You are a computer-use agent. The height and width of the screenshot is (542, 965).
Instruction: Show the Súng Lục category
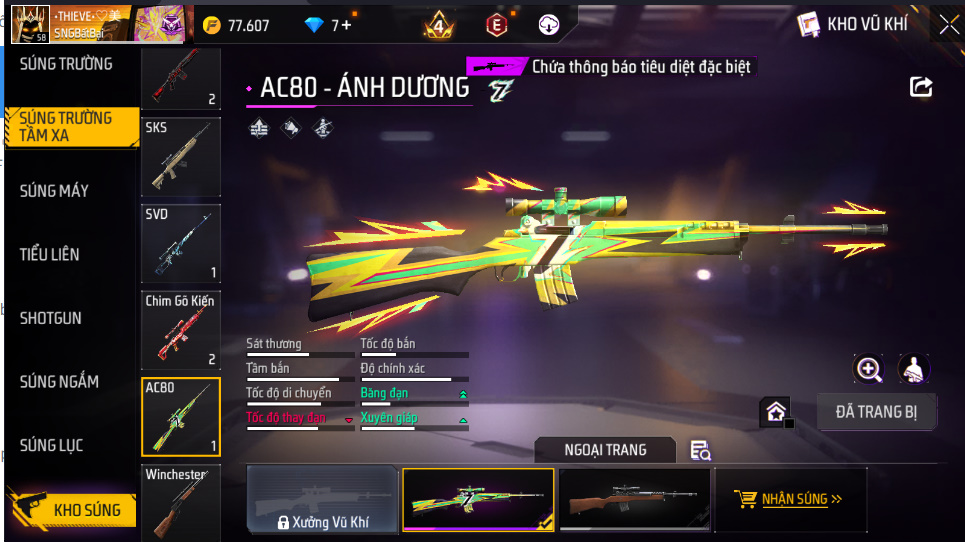pos(51,445)
